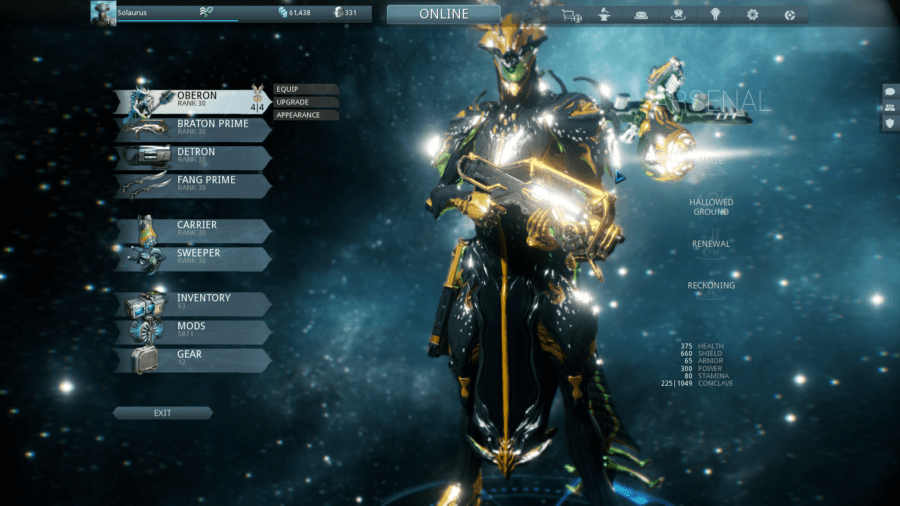Screen dimensions: 900x506
Task: Choose the Fang Prime melee slot
Action: click(193, 186)
